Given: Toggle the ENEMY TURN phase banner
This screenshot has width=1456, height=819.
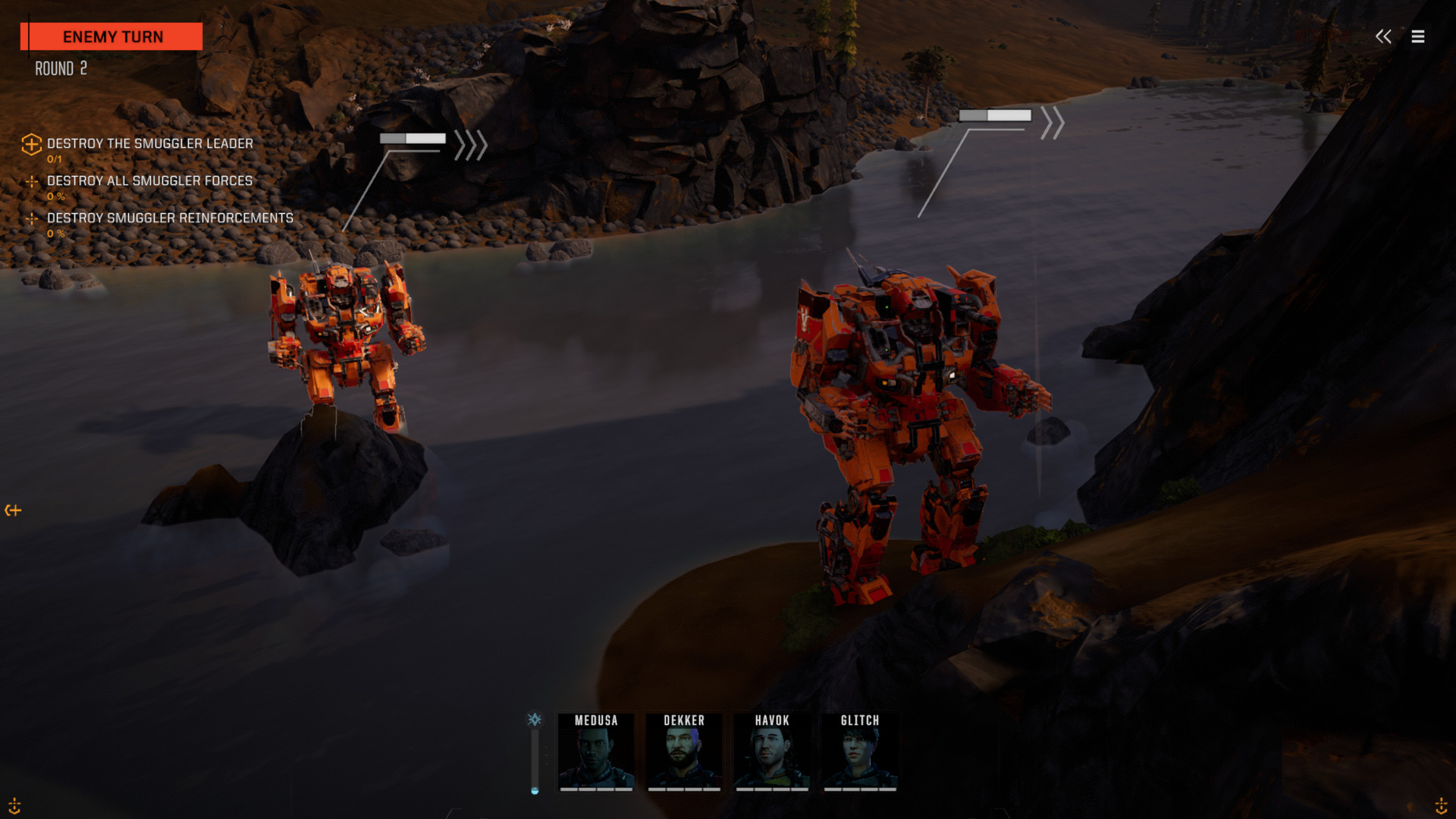Looking at the screenshot, I should [x=112, y=36].
